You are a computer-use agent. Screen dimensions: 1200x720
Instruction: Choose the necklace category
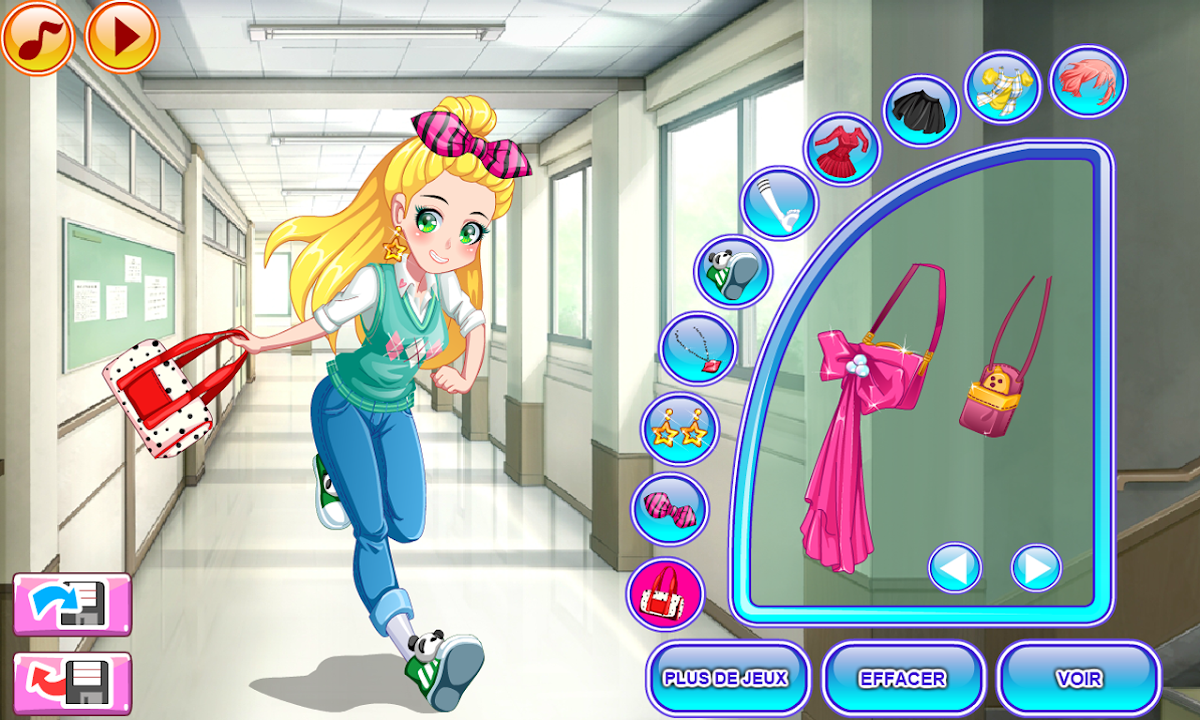pyautogui.click(x=698, y=348)
